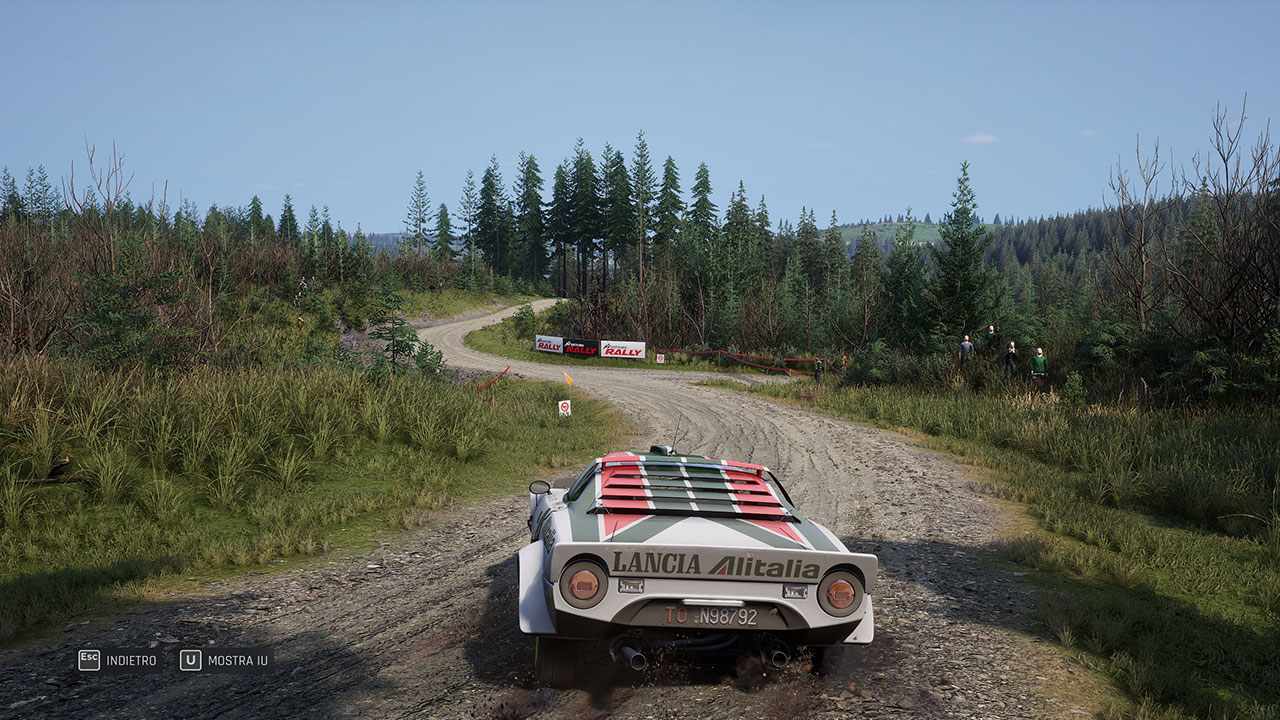Select the rightmost RALLY banner by the trees
This screenshot has width=1280, height=720.
point(622,349)
